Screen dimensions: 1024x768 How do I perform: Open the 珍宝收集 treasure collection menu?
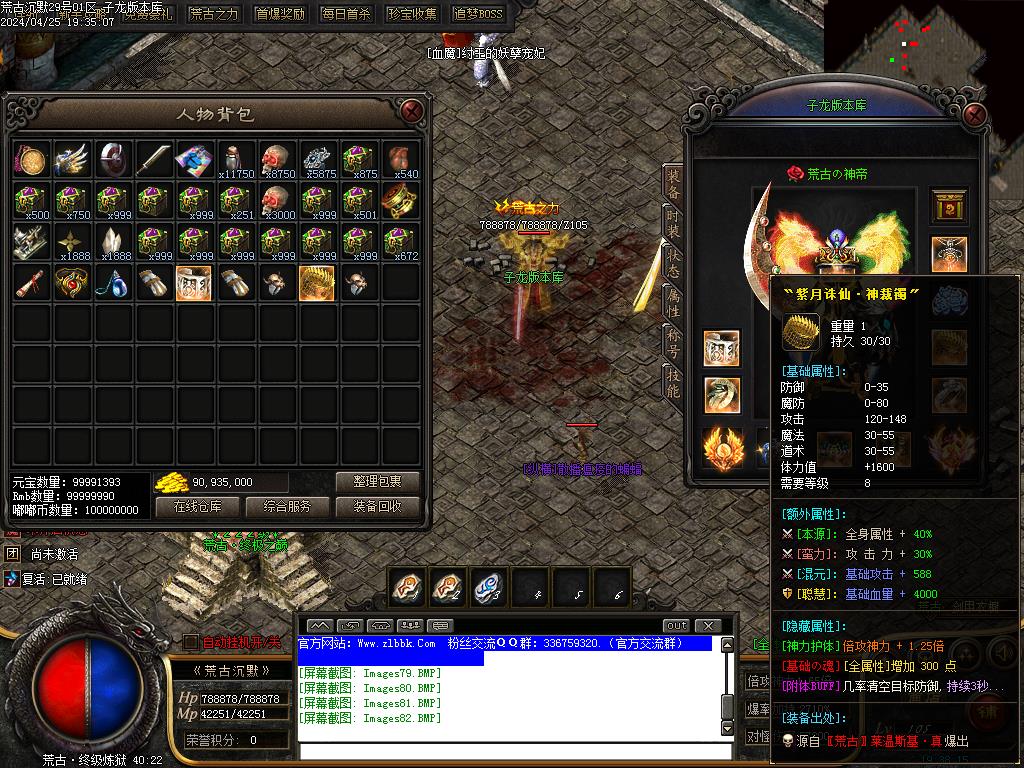(412, 14)
